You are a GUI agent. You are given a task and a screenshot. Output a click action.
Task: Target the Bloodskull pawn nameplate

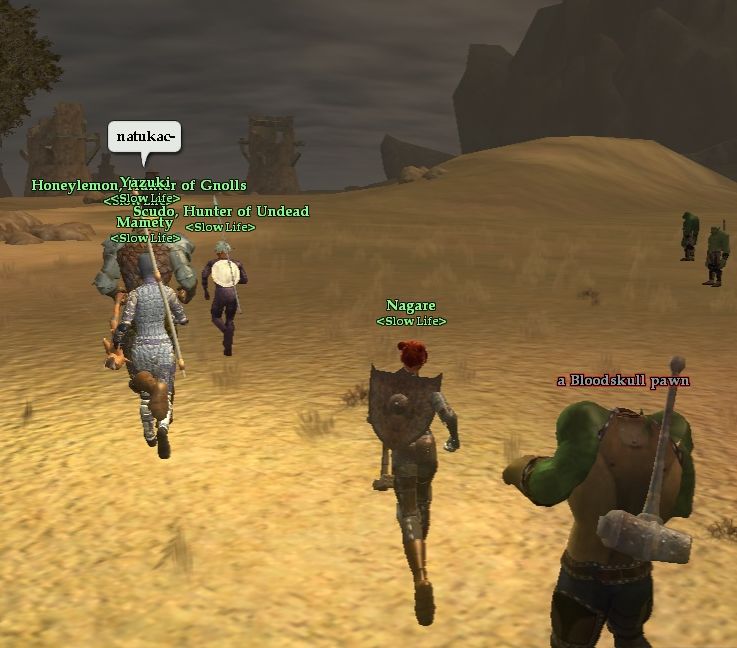[x=623, y=380]
